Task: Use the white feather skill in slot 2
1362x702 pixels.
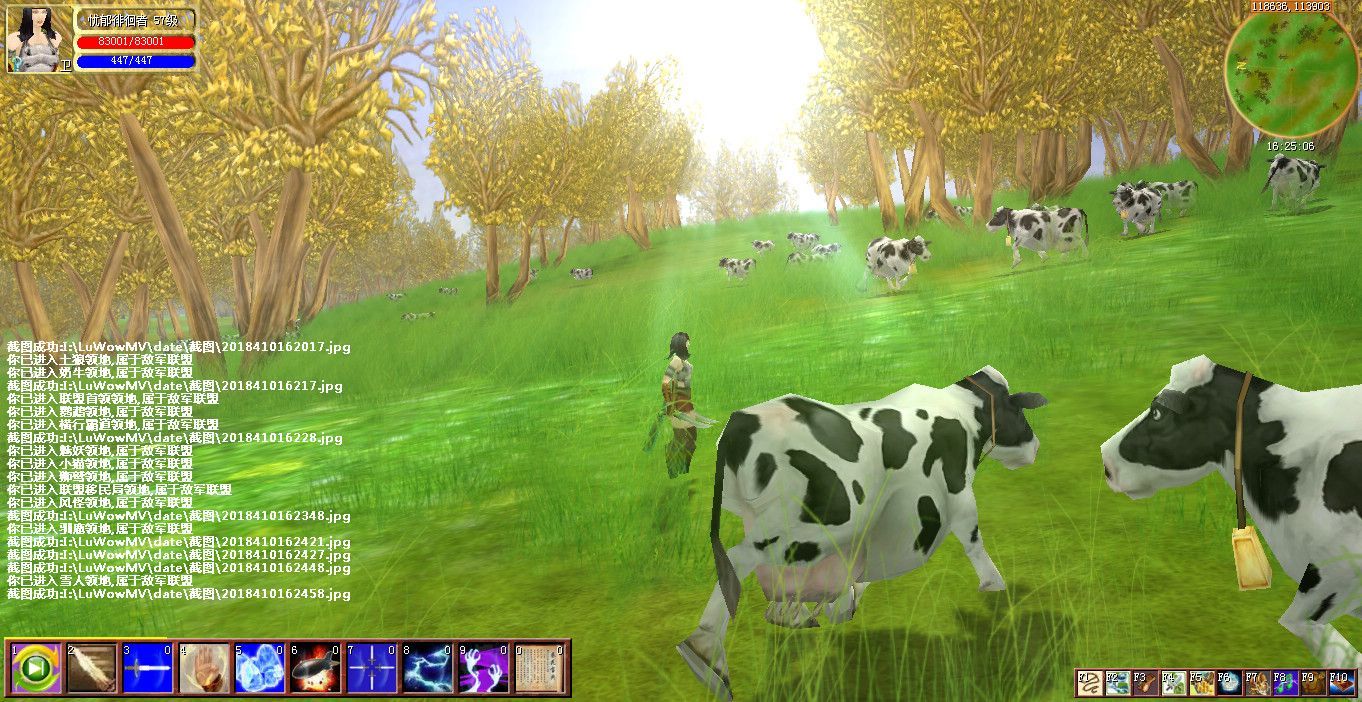Action: point(92,668)
